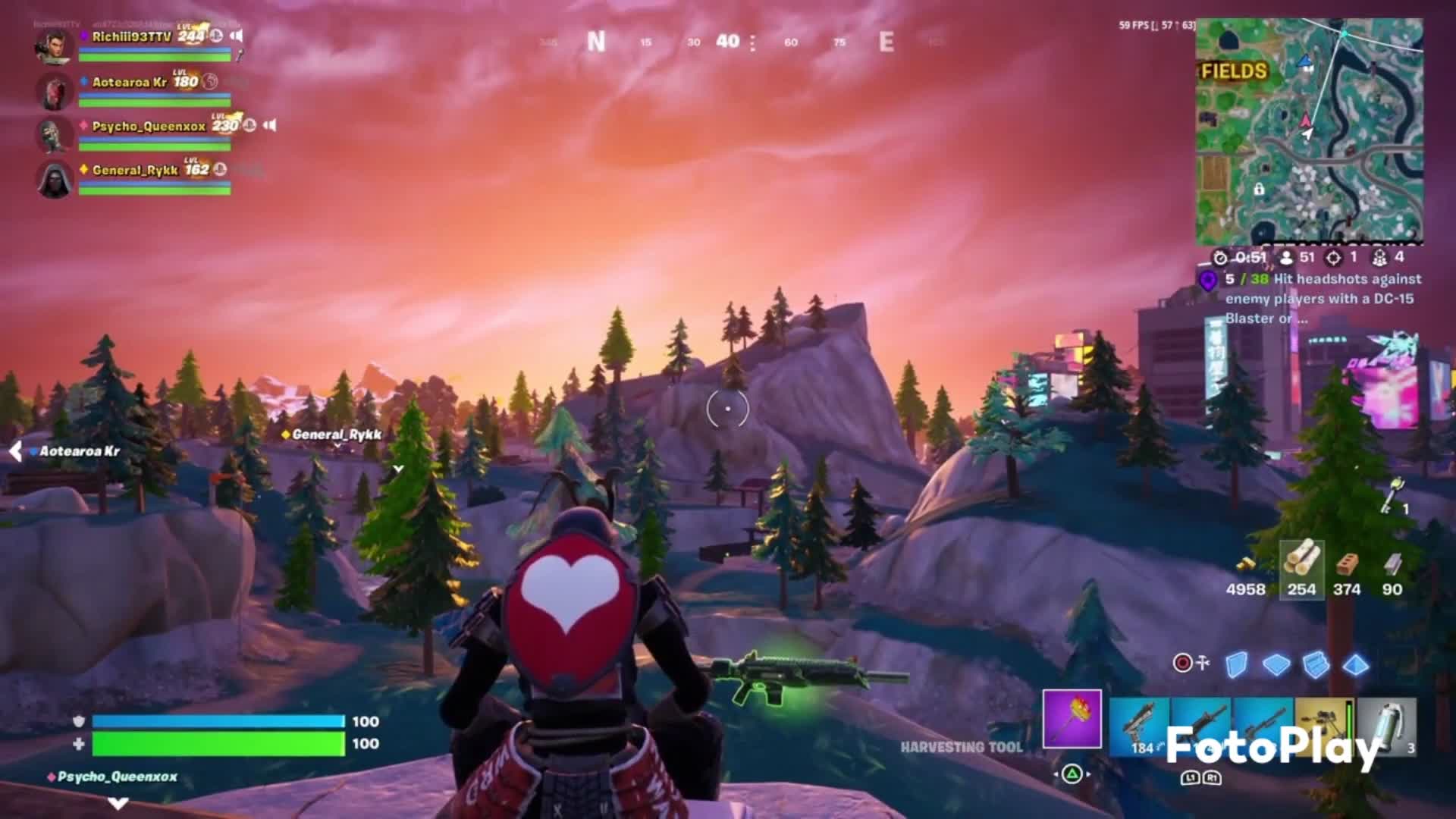The width and height of the screenshot is (1456, 819).
Task: Mute Richiii93TTV's voice speaker icon
Action: coord(237,36)
